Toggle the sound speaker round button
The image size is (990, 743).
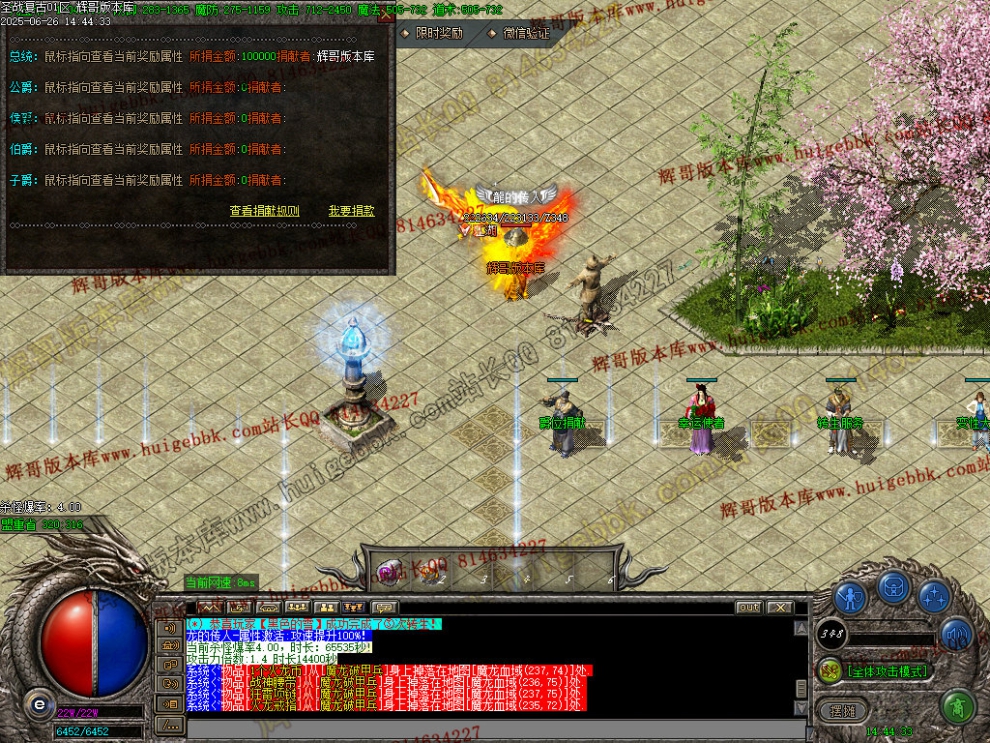(x=956, y=632)
